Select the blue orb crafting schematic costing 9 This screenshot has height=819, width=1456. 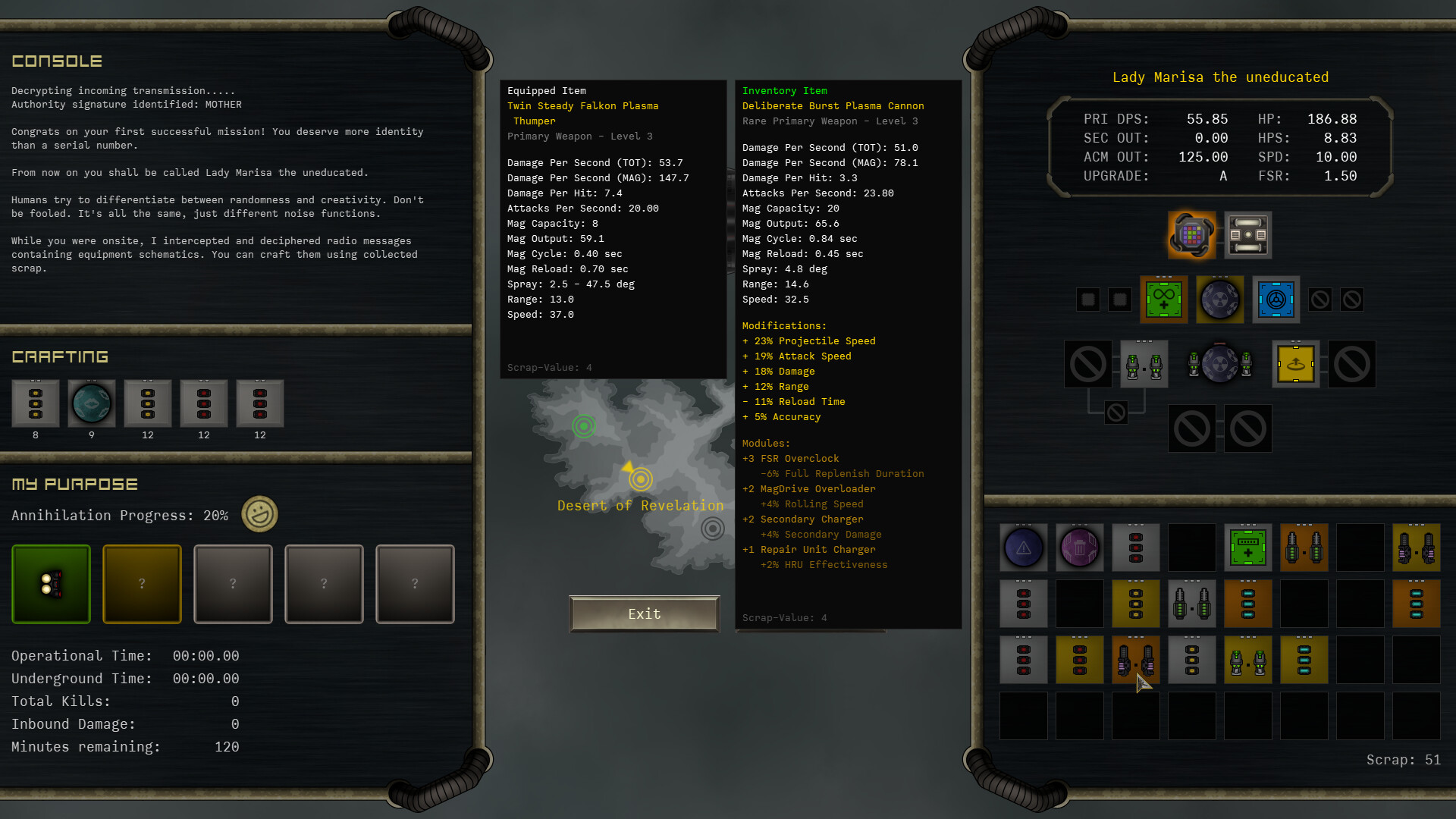coord(92,403)
